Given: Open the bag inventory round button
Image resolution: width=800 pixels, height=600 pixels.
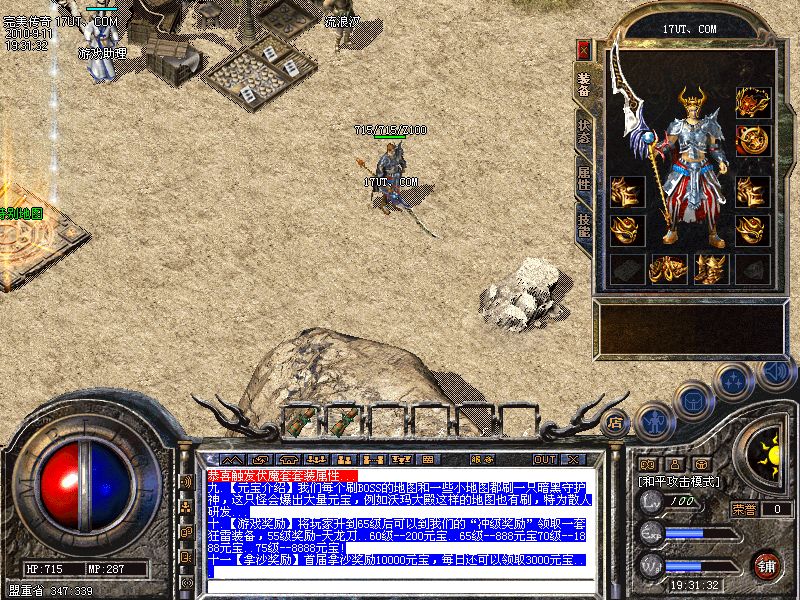Looking at the screenshot, I should pyautogui.click(x=694, y=400).
